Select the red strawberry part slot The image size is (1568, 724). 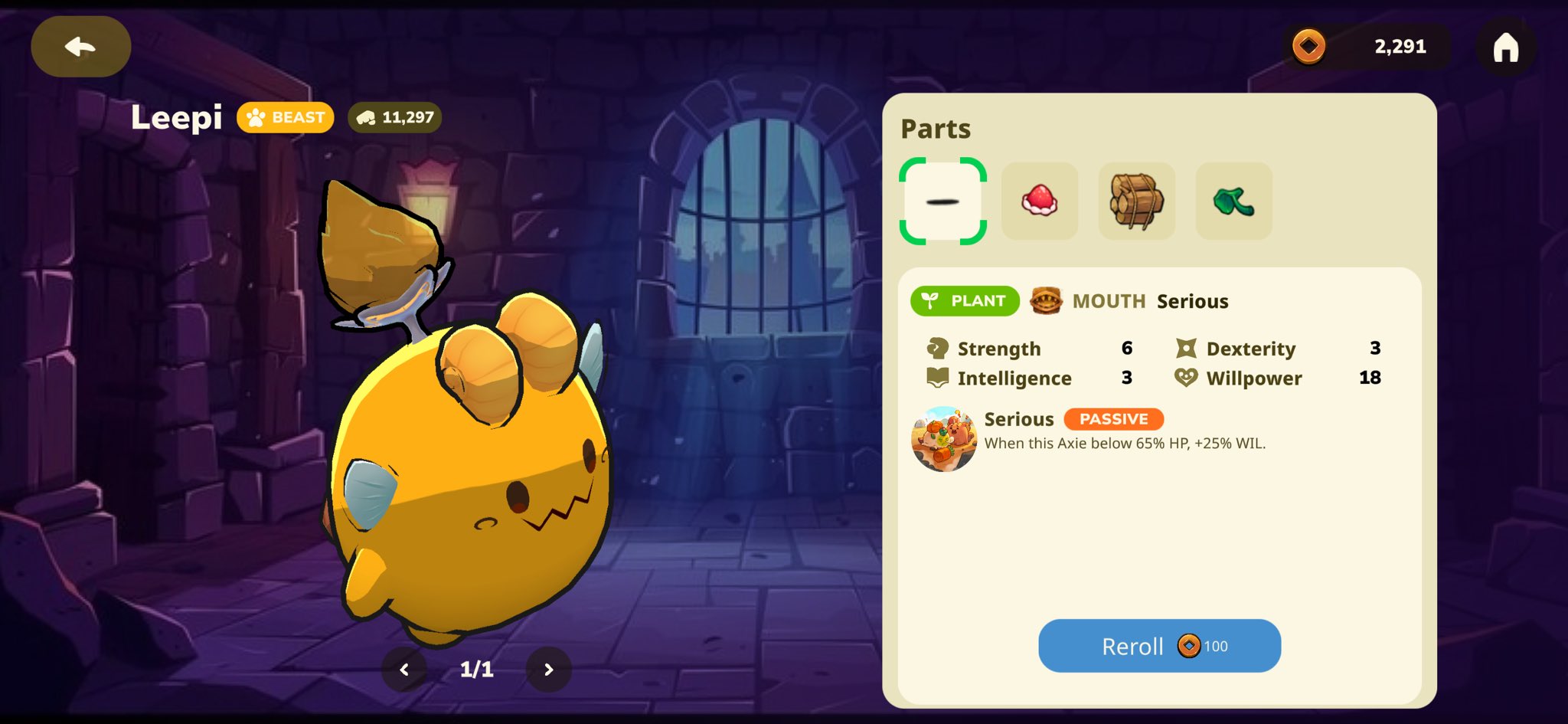point(1039,201)
